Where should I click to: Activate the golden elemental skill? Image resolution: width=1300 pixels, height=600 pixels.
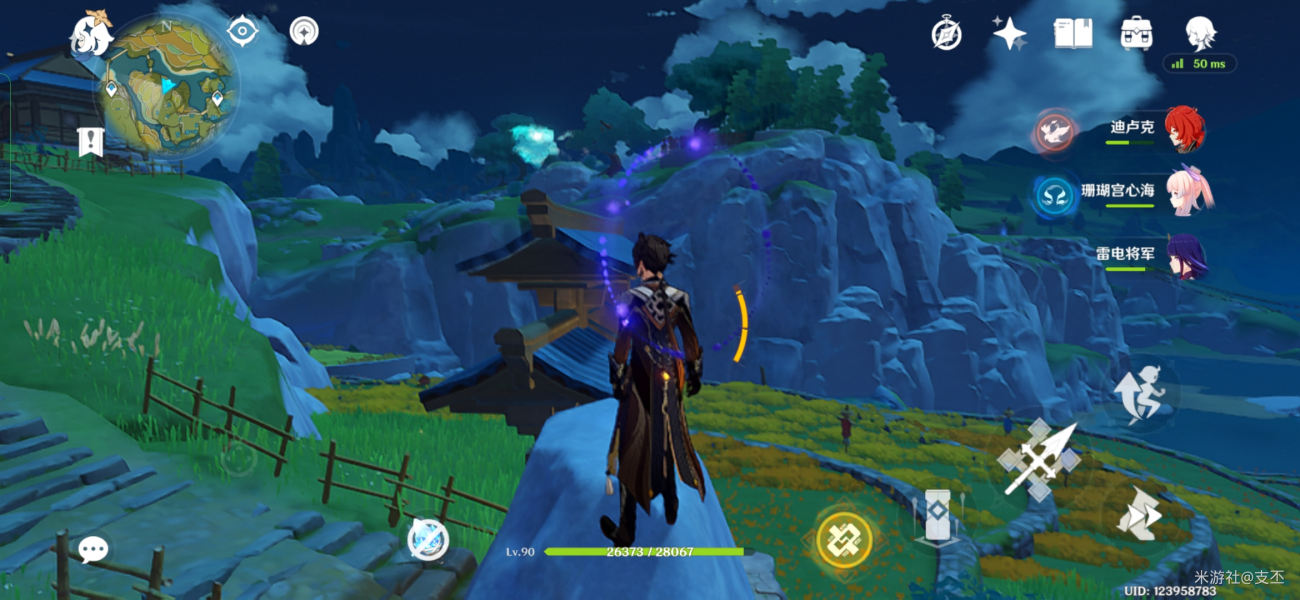(845, 540)
